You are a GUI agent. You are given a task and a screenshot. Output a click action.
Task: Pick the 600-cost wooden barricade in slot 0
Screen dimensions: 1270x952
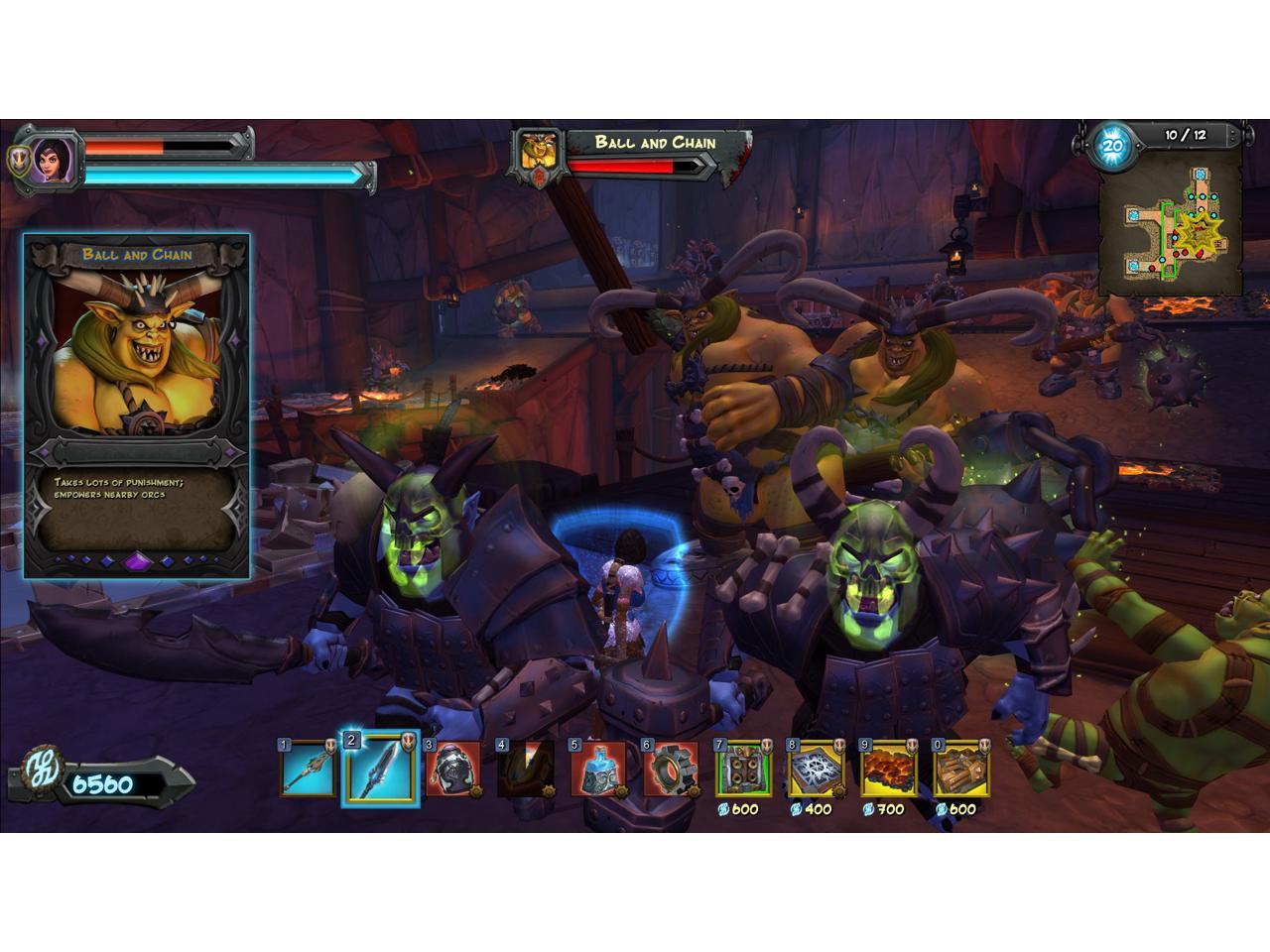click(x=960, y=770)
